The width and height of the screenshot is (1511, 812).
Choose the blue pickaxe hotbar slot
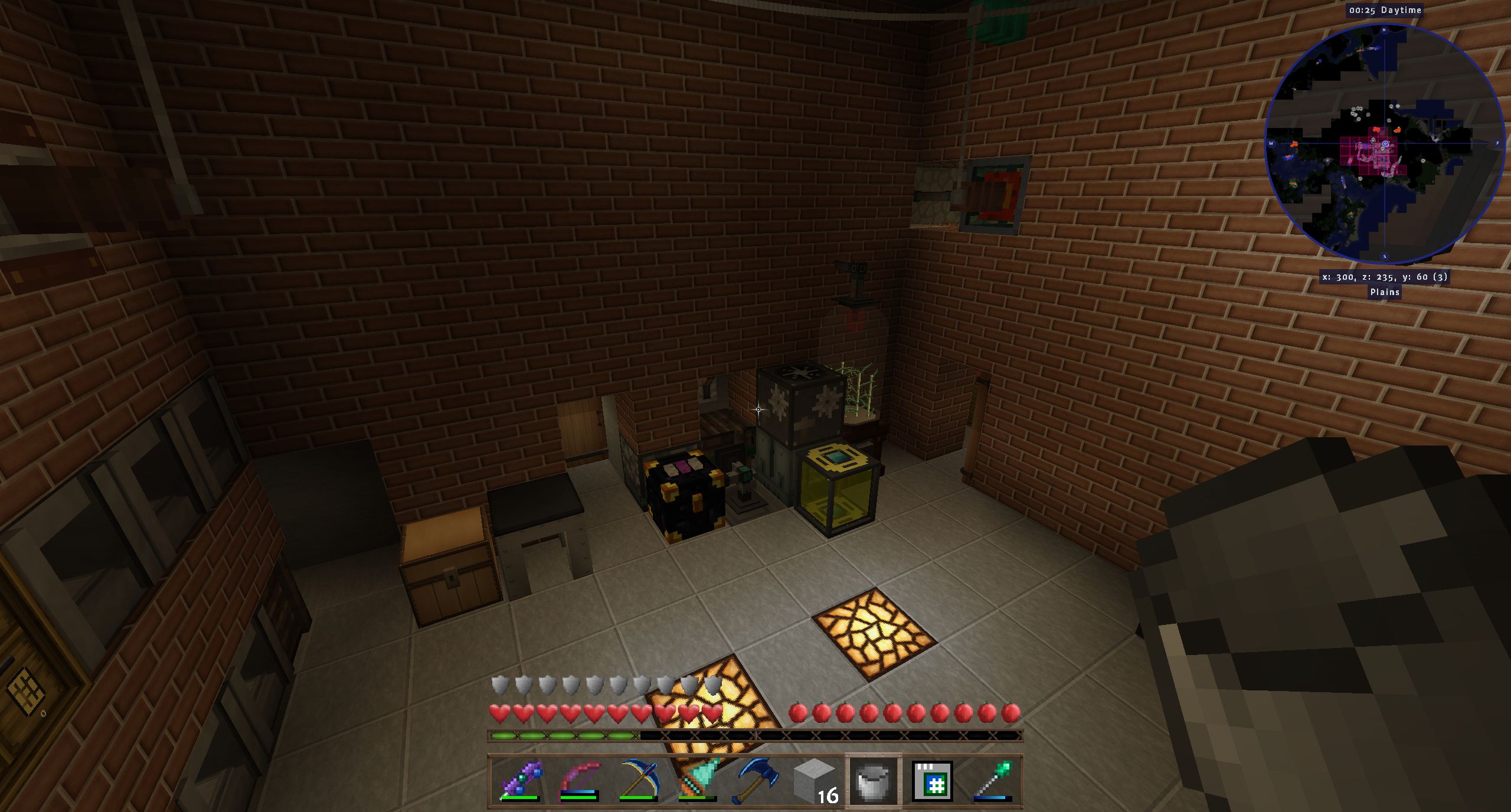[x=638, y=781]
